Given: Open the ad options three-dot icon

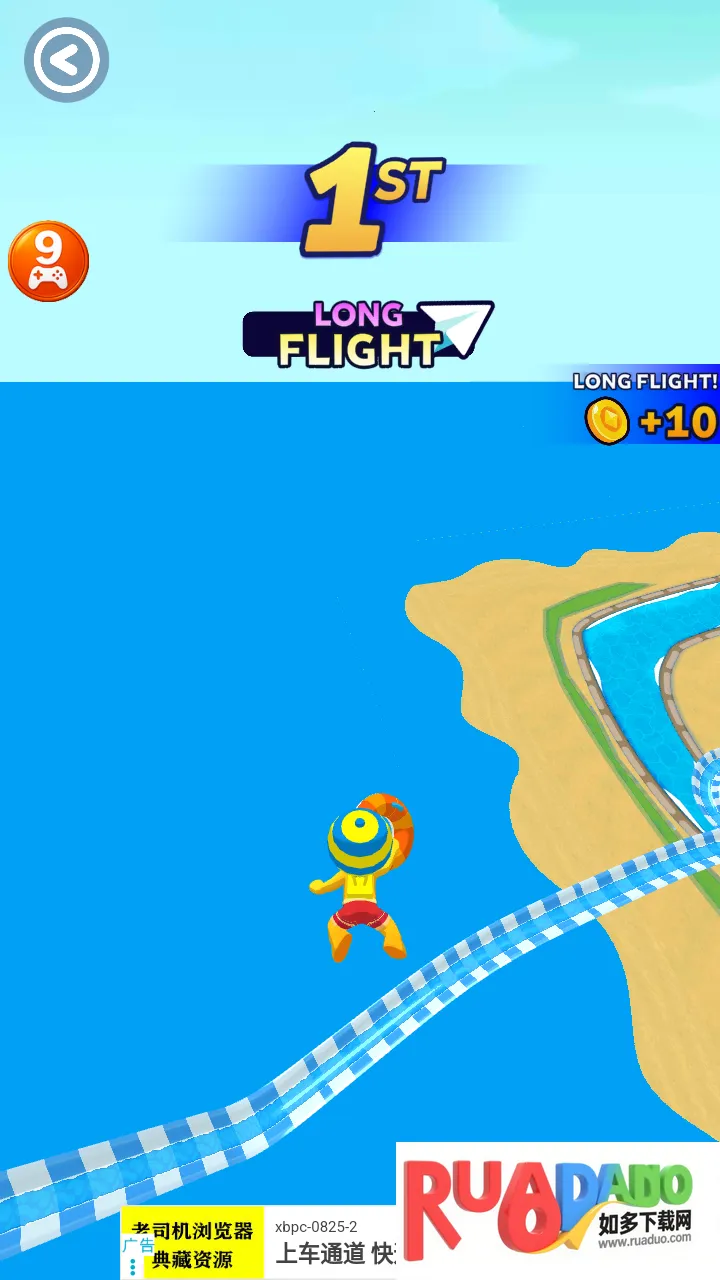Looking at the screenshot, I should (x=133, y=1267).
